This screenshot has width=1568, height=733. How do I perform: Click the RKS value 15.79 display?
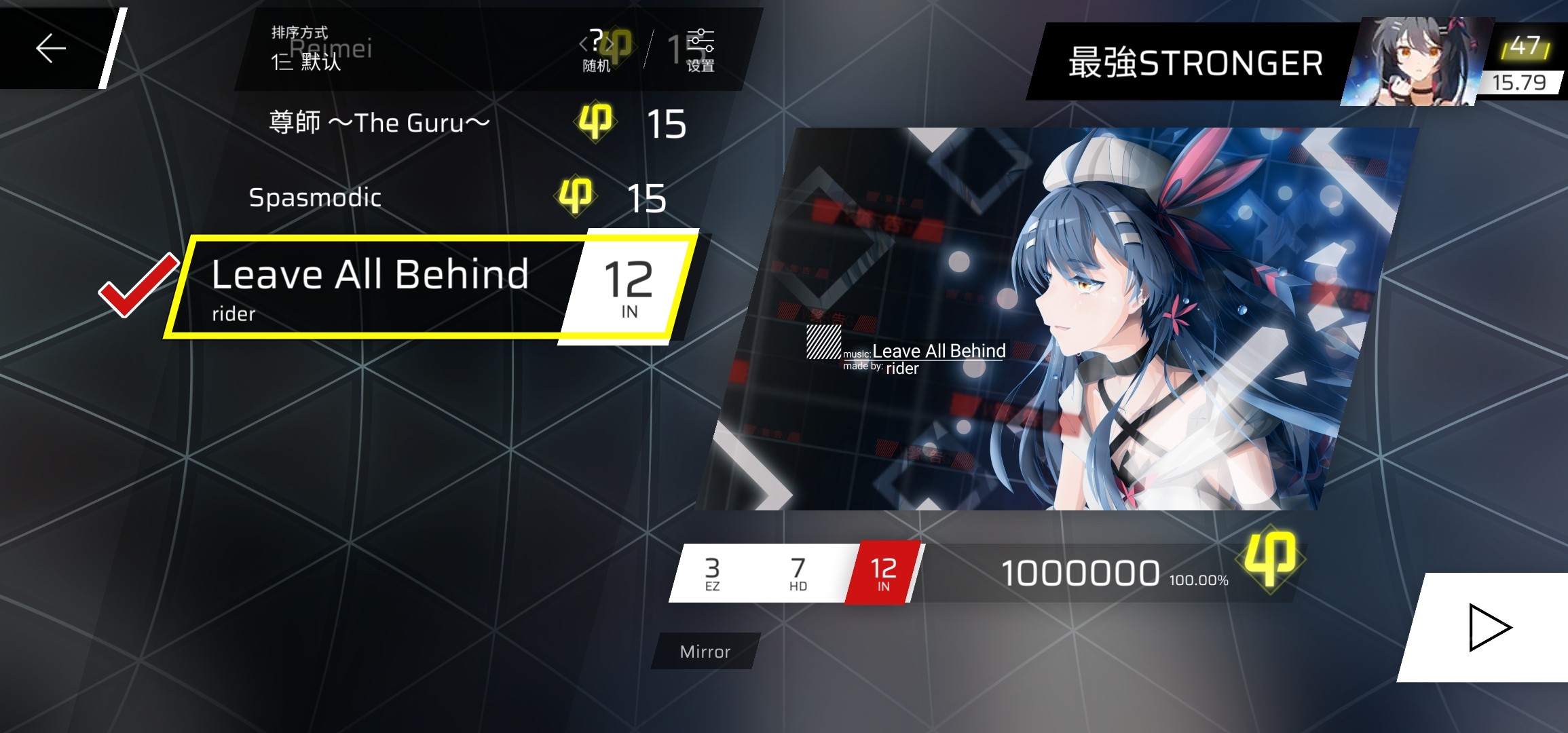pyautogui.click(x=1520, y=82)
